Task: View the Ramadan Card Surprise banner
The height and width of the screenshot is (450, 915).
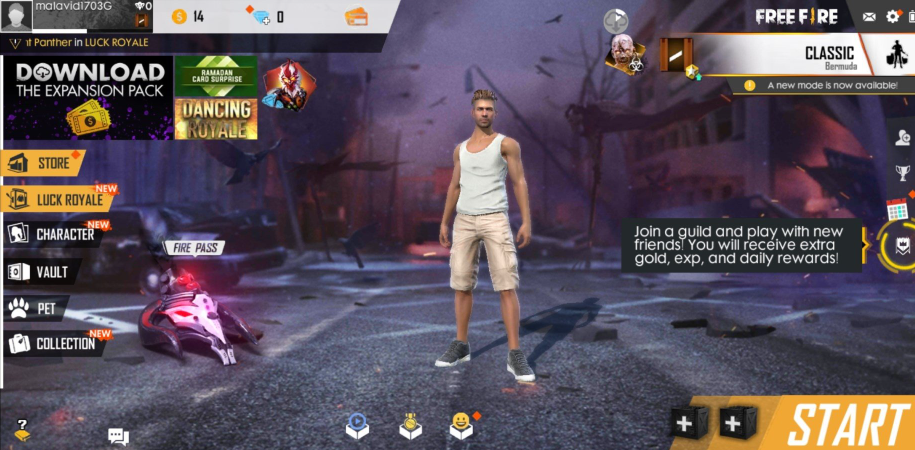Action: tap(215, 75)
